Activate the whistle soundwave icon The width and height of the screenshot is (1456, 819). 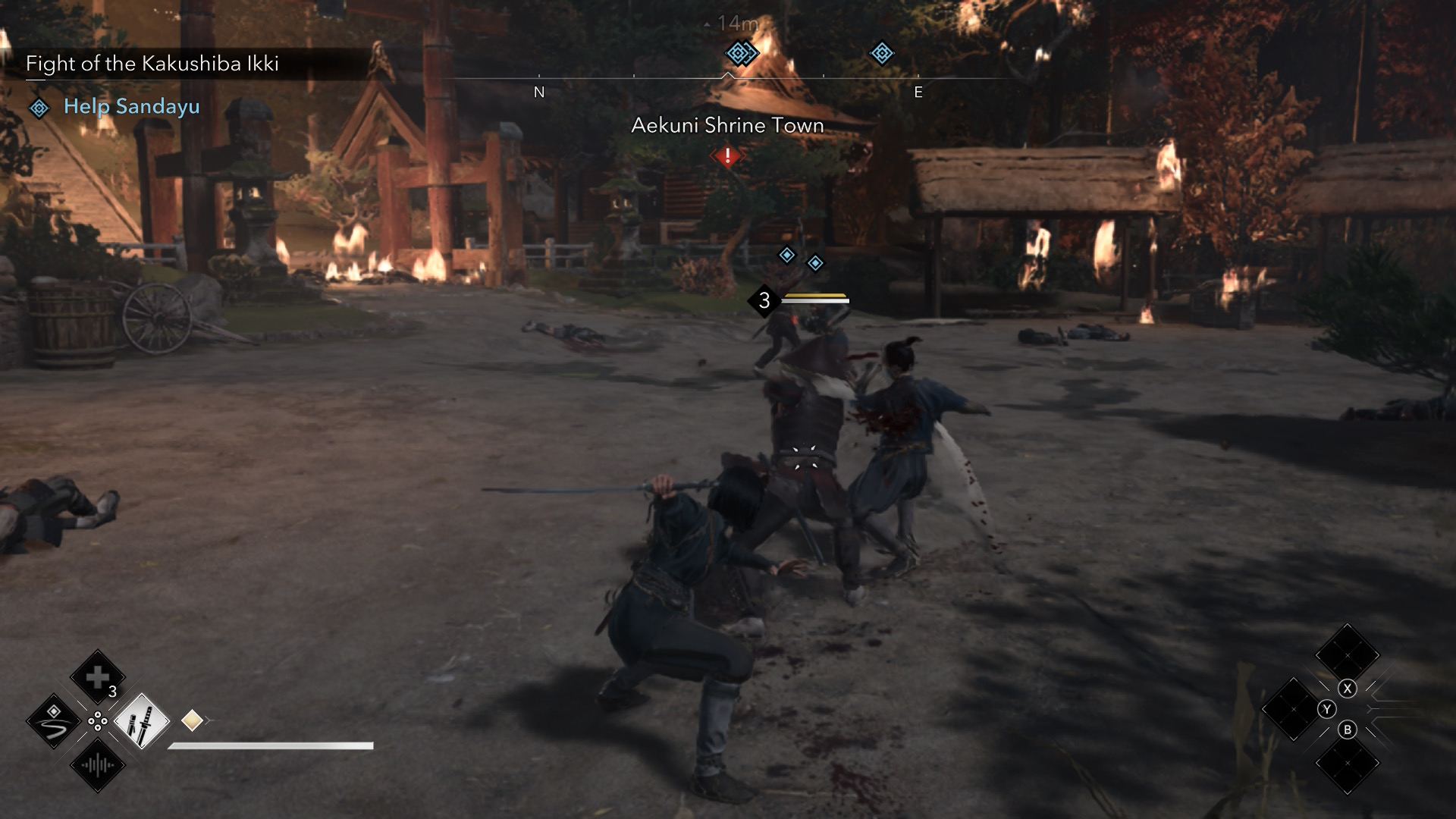(97, 765)
